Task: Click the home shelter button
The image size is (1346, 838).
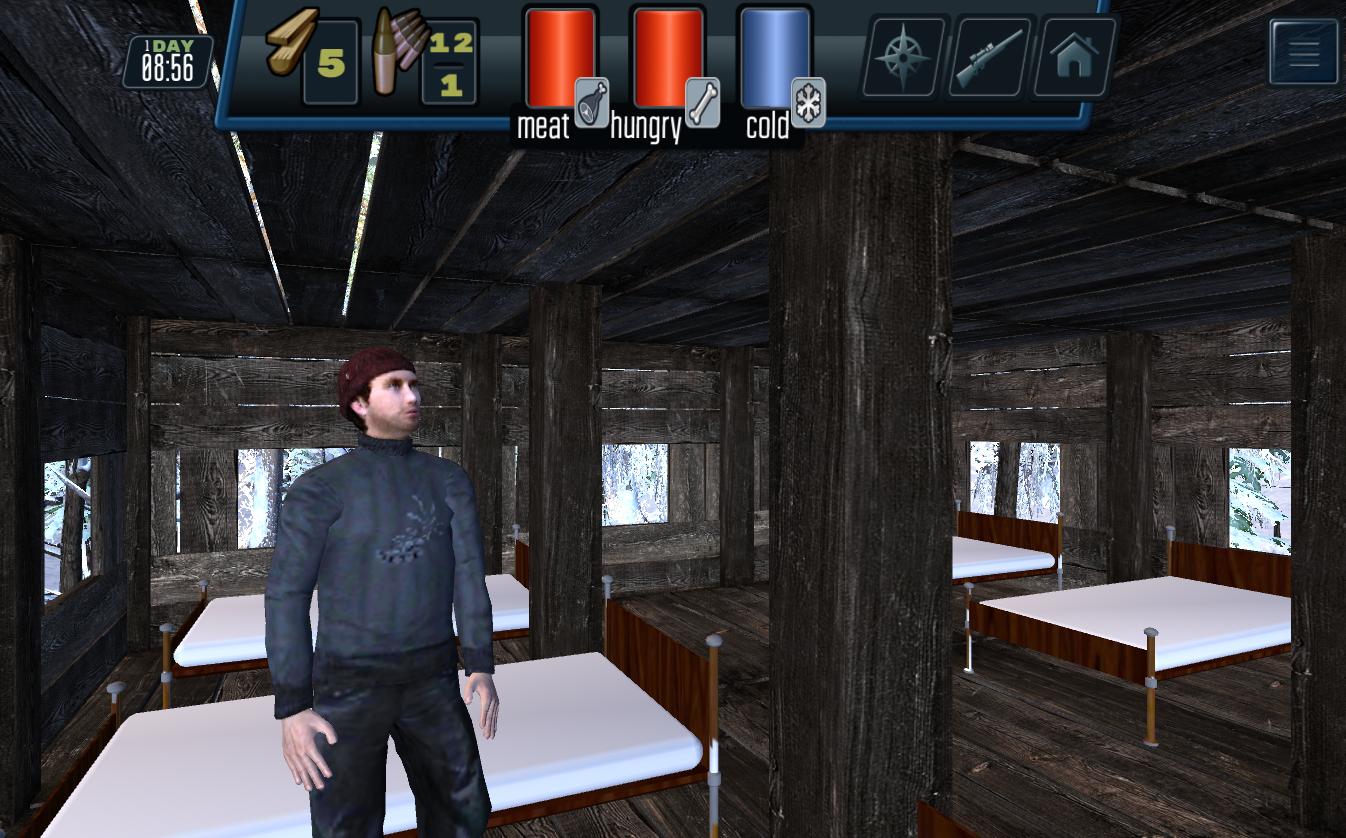Action: pyautogui.click(x=1075, y=57)
